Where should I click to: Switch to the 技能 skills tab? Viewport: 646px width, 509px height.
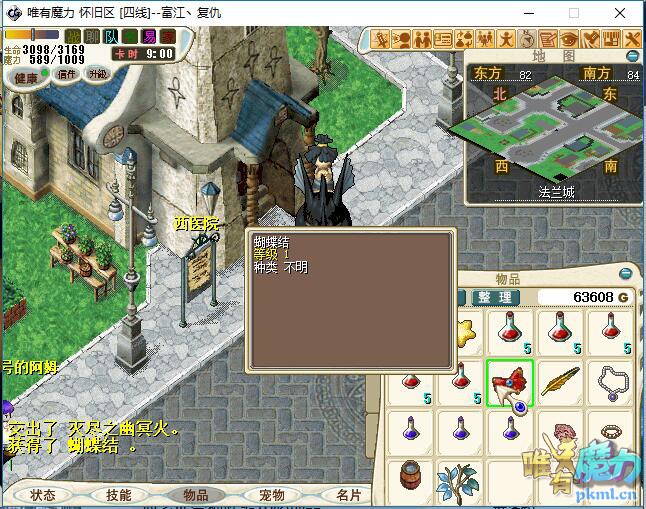pyautogui.click(x=118, y=495)
